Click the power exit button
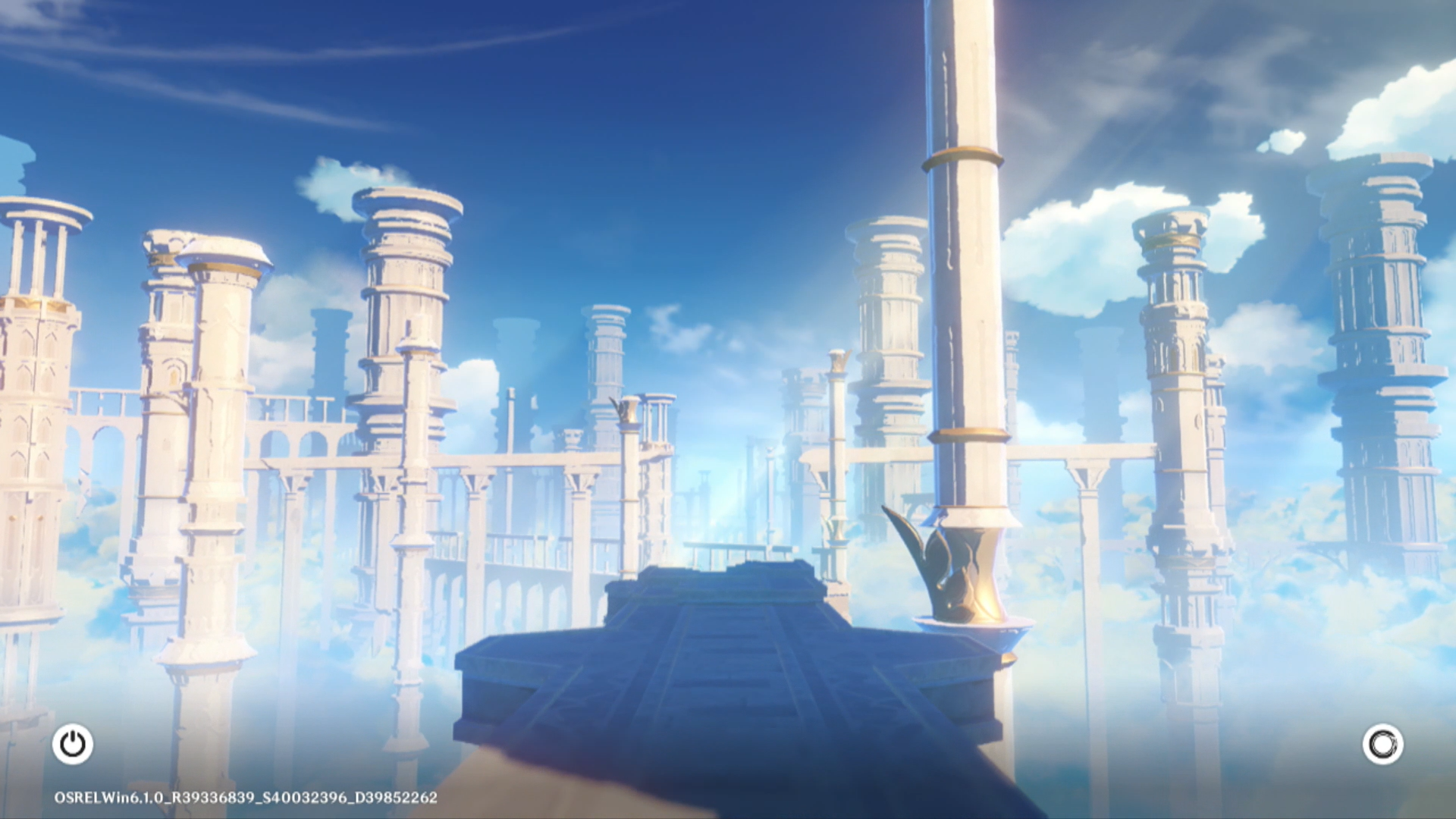Image resolution: width=1456 pixels, height=819 pixels. [73, 744]
